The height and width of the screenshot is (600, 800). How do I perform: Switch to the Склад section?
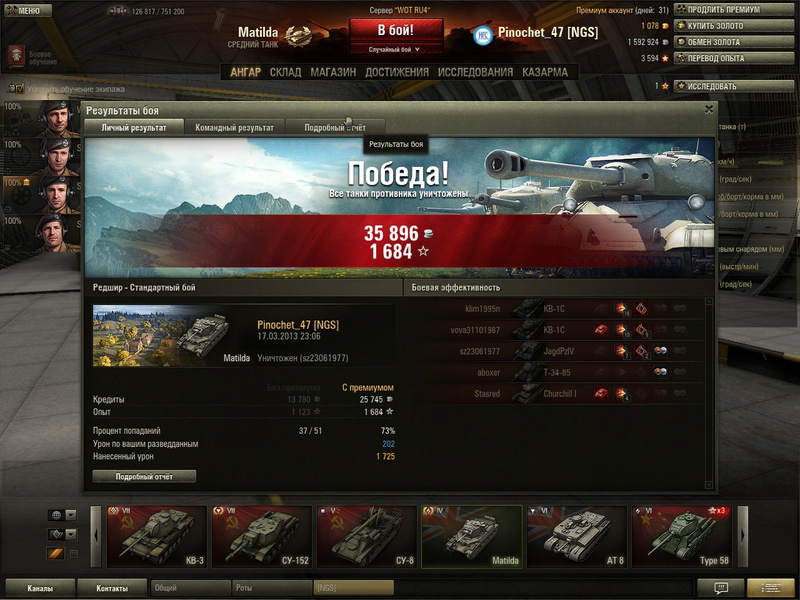tap(285, 72)
